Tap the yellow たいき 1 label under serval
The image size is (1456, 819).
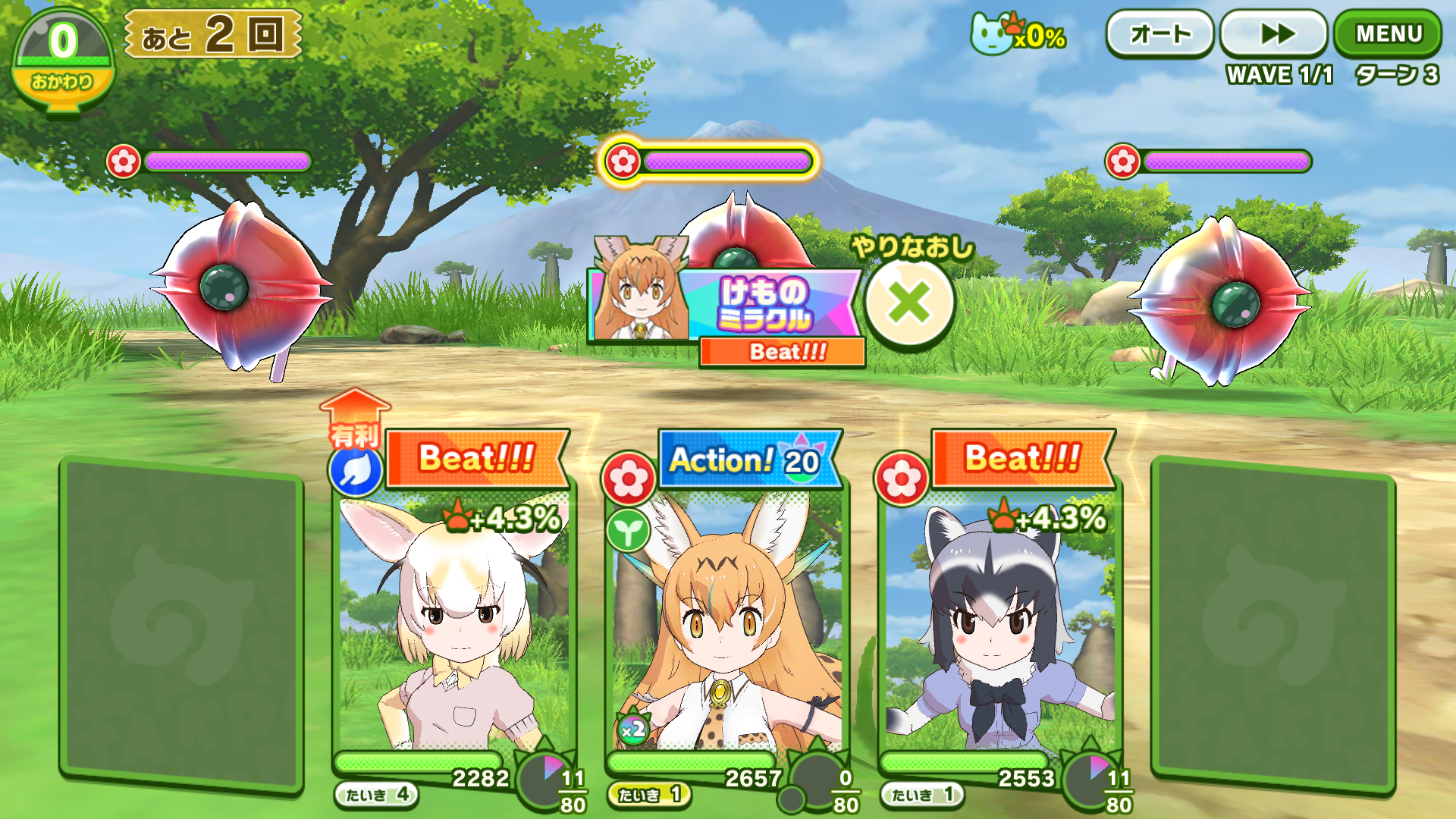click(649, 795)
